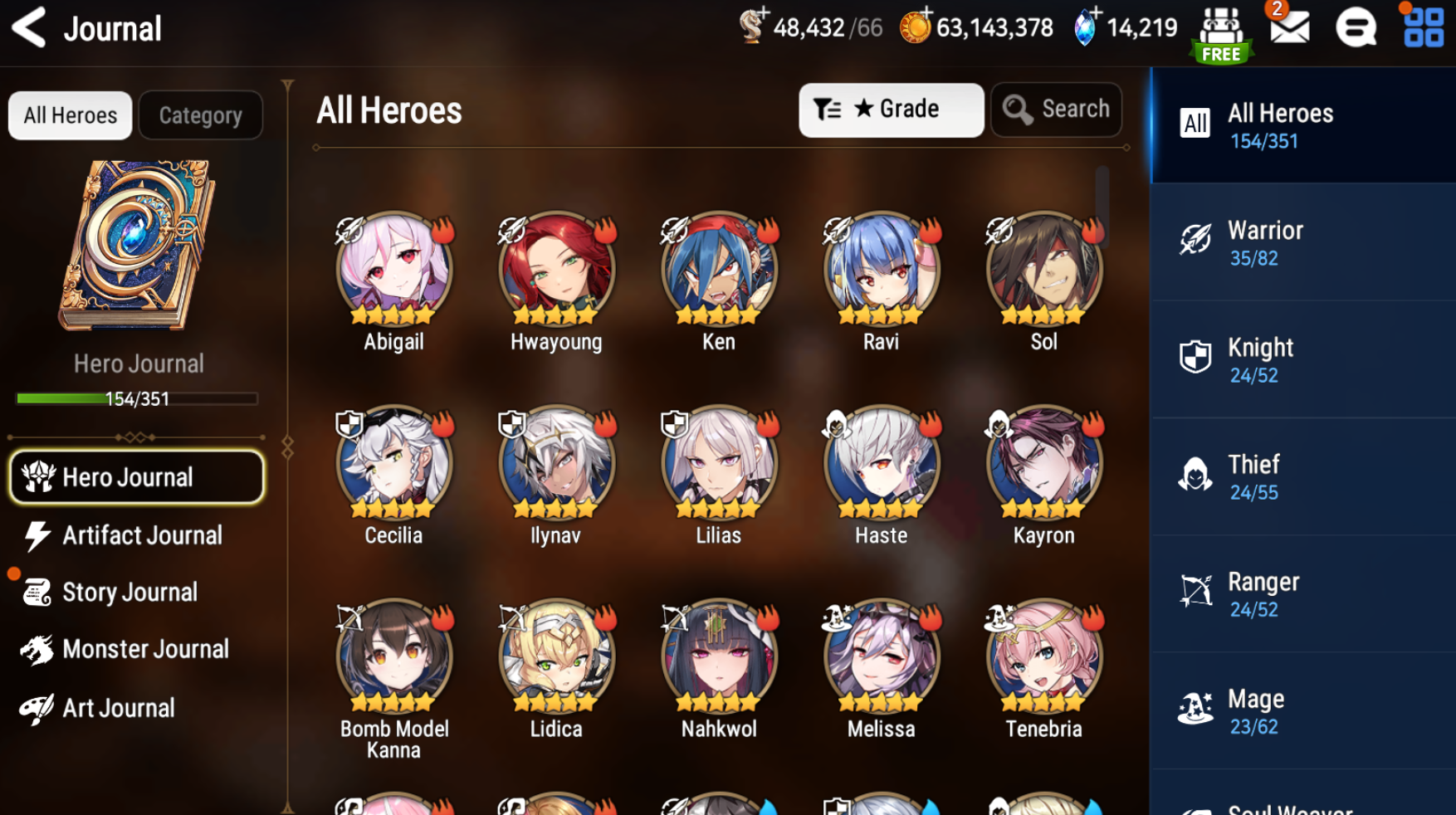The height and width of the screenshot is (815, 1456).
Task: Open the hero Search field
Action: pos(1056,110)
